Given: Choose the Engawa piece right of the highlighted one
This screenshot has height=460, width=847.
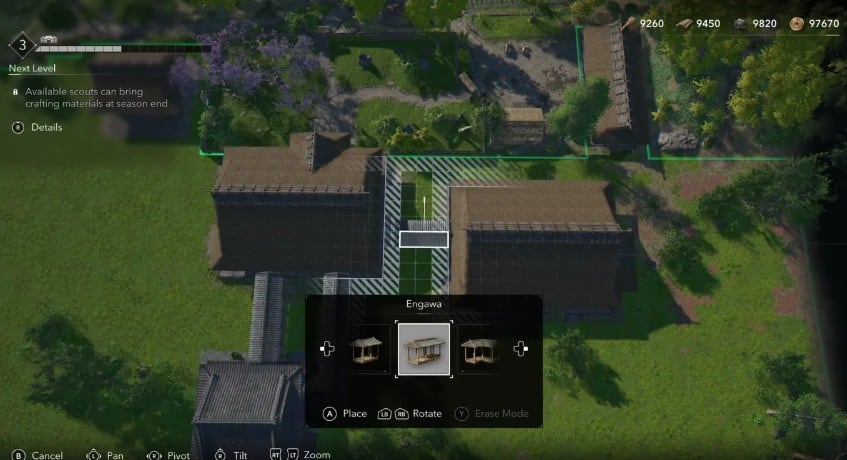Looking at the screenshot, I should click(479, 349).
